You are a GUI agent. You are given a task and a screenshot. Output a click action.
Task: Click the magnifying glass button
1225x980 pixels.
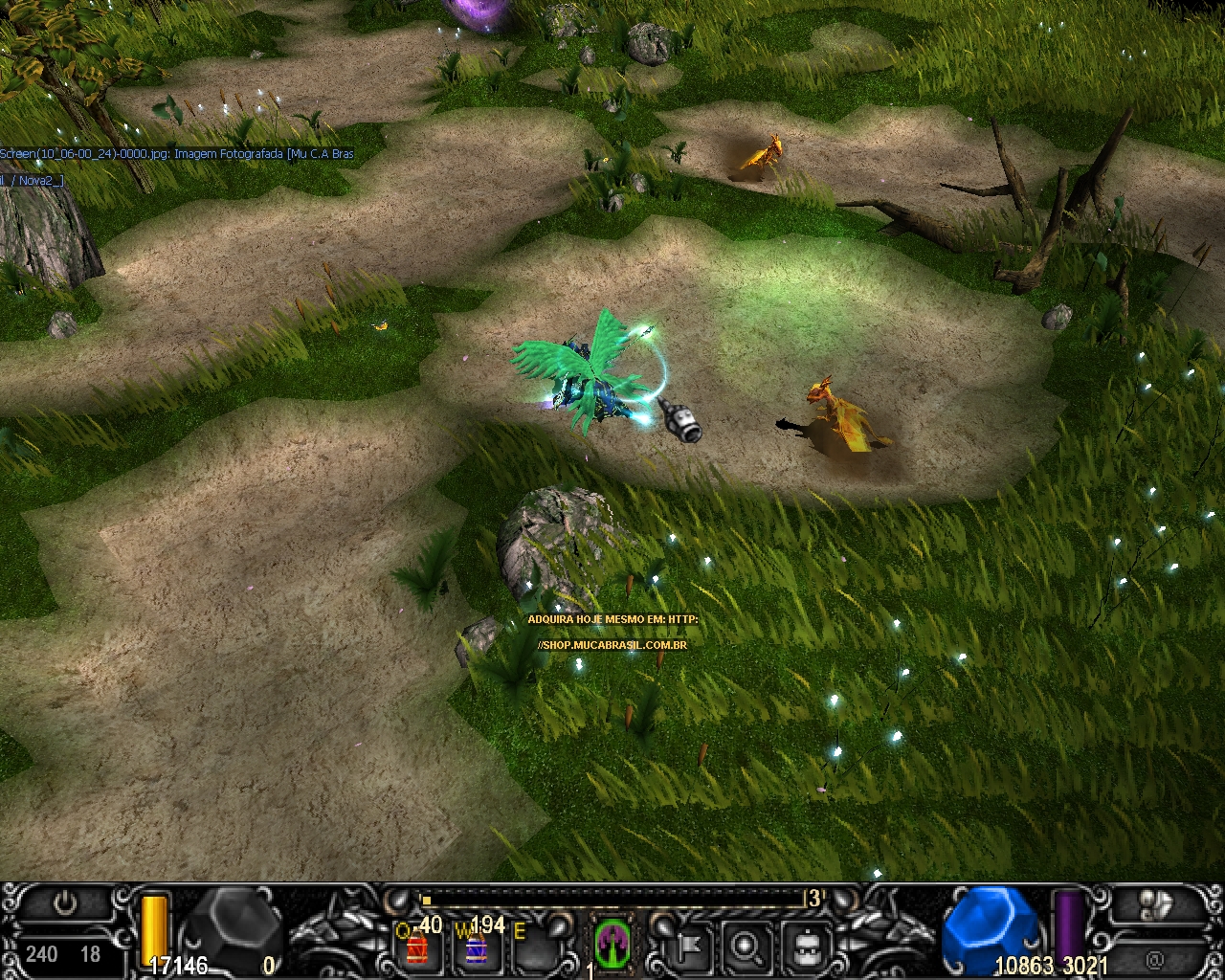tap(745, 947)
